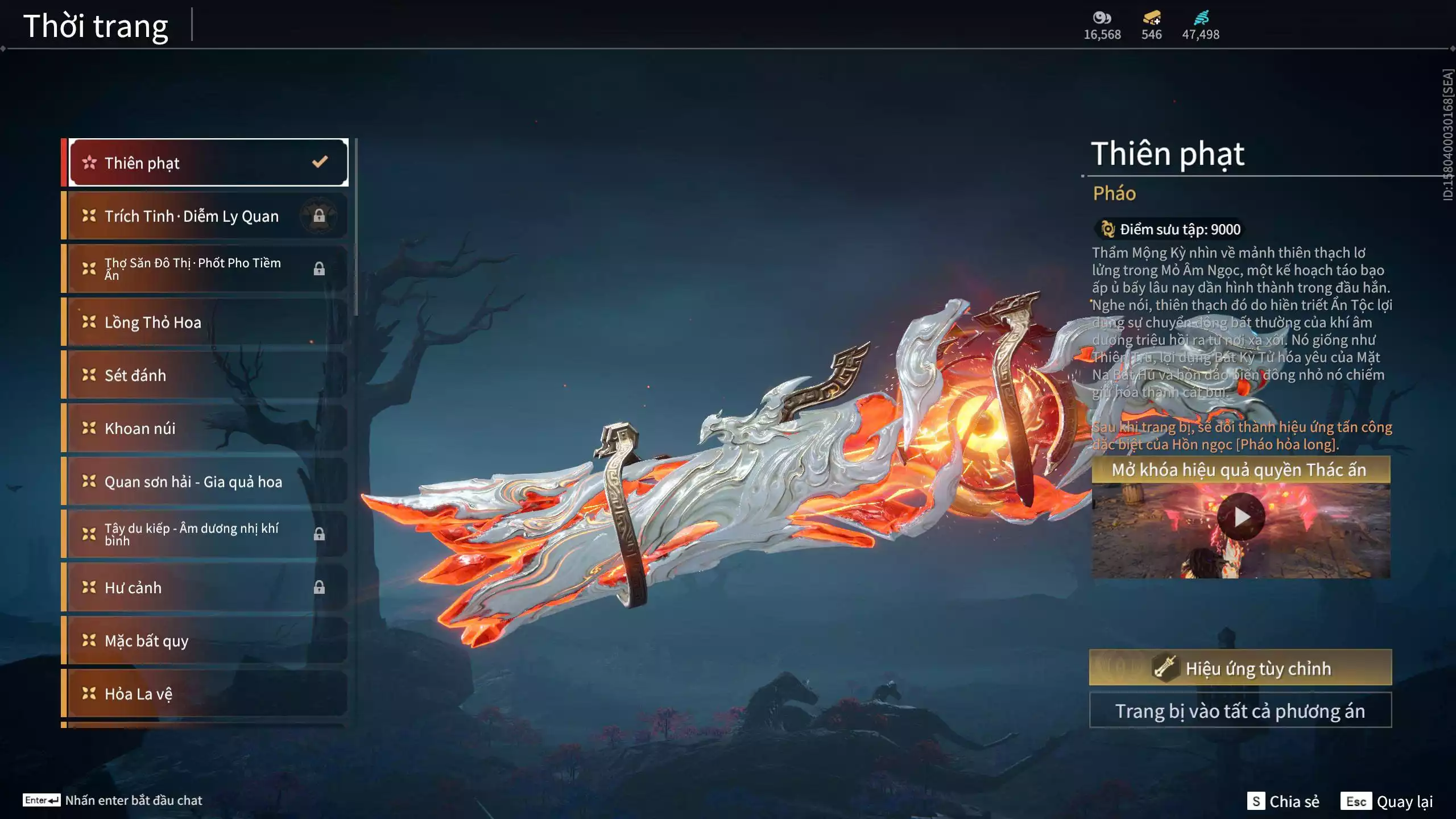1456x819 pixels.
Task: Click the lock icon on Hư cảnh
Action: [320, 588]
